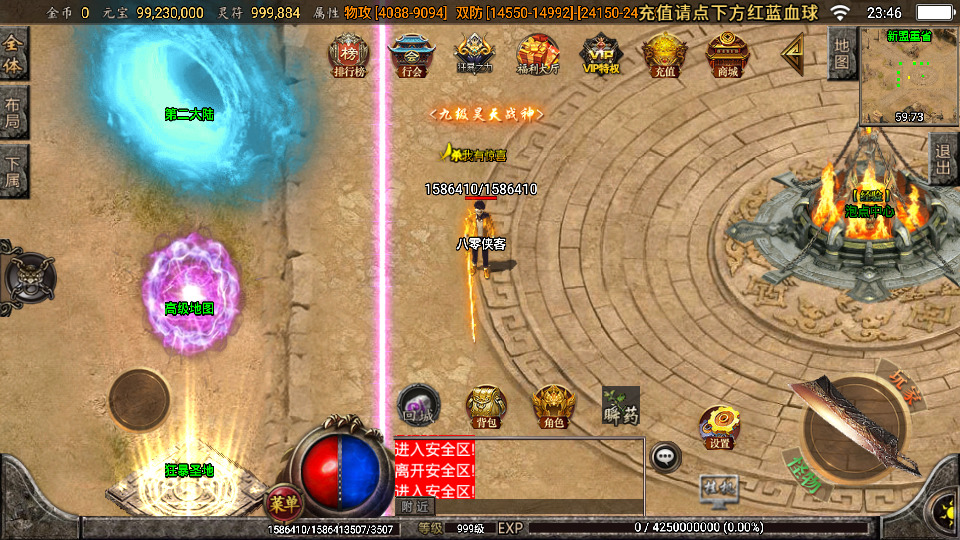
Task: Select the 全体 tab
Action: [x=14, y=54]
